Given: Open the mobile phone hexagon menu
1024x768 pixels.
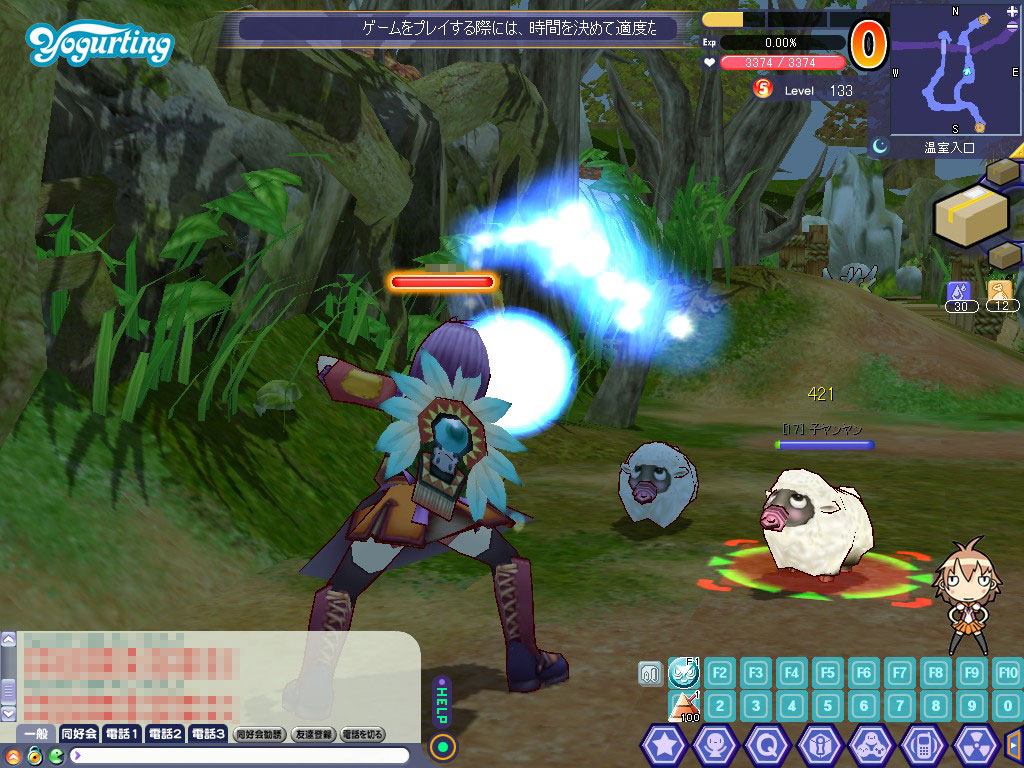Looking at the screenshot, I should point(923,745).
